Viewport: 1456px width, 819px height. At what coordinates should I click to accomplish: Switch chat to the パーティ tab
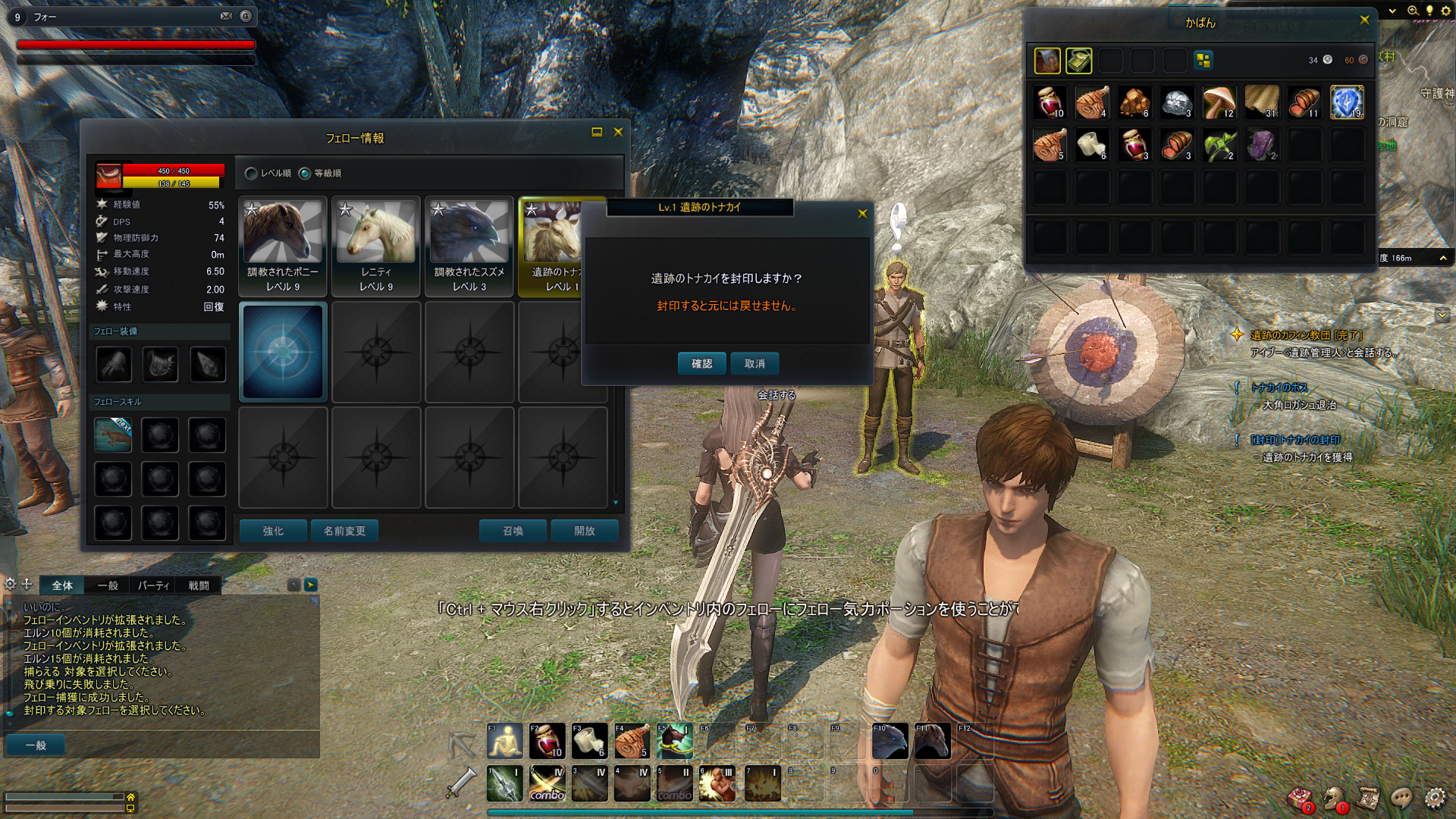[153, 585]
